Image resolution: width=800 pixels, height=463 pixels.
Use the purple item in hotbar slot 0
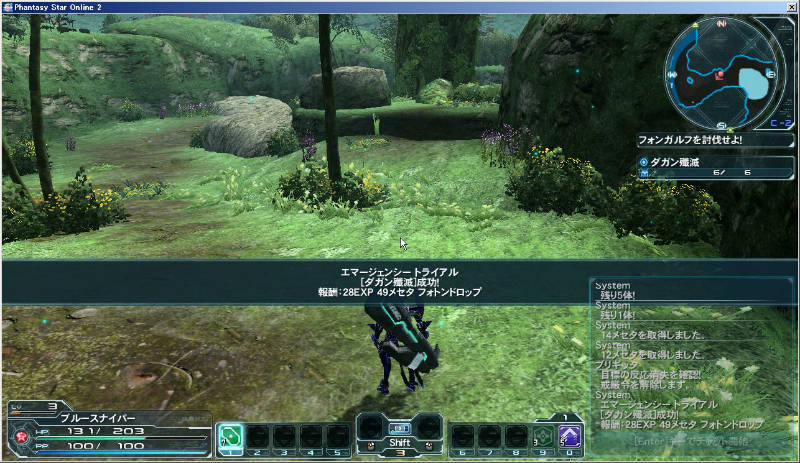point(569,436)
